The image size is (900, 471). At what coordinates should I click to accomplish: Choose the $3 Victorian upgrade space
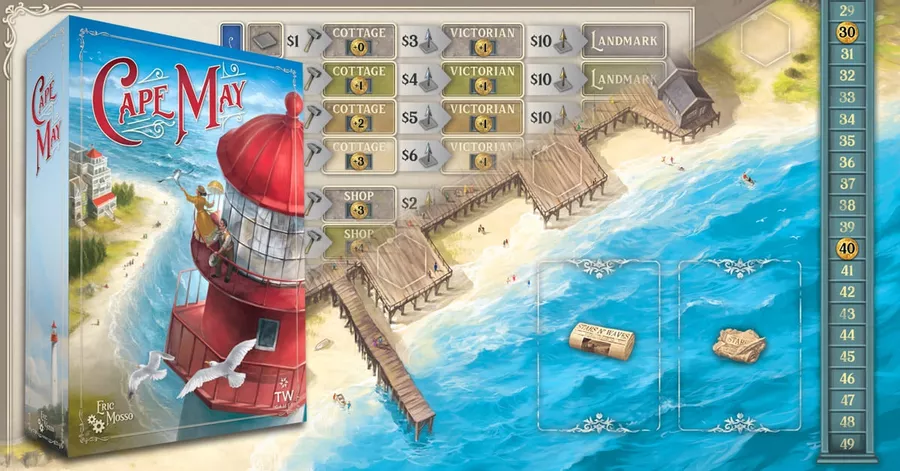(x=481, y=40)
